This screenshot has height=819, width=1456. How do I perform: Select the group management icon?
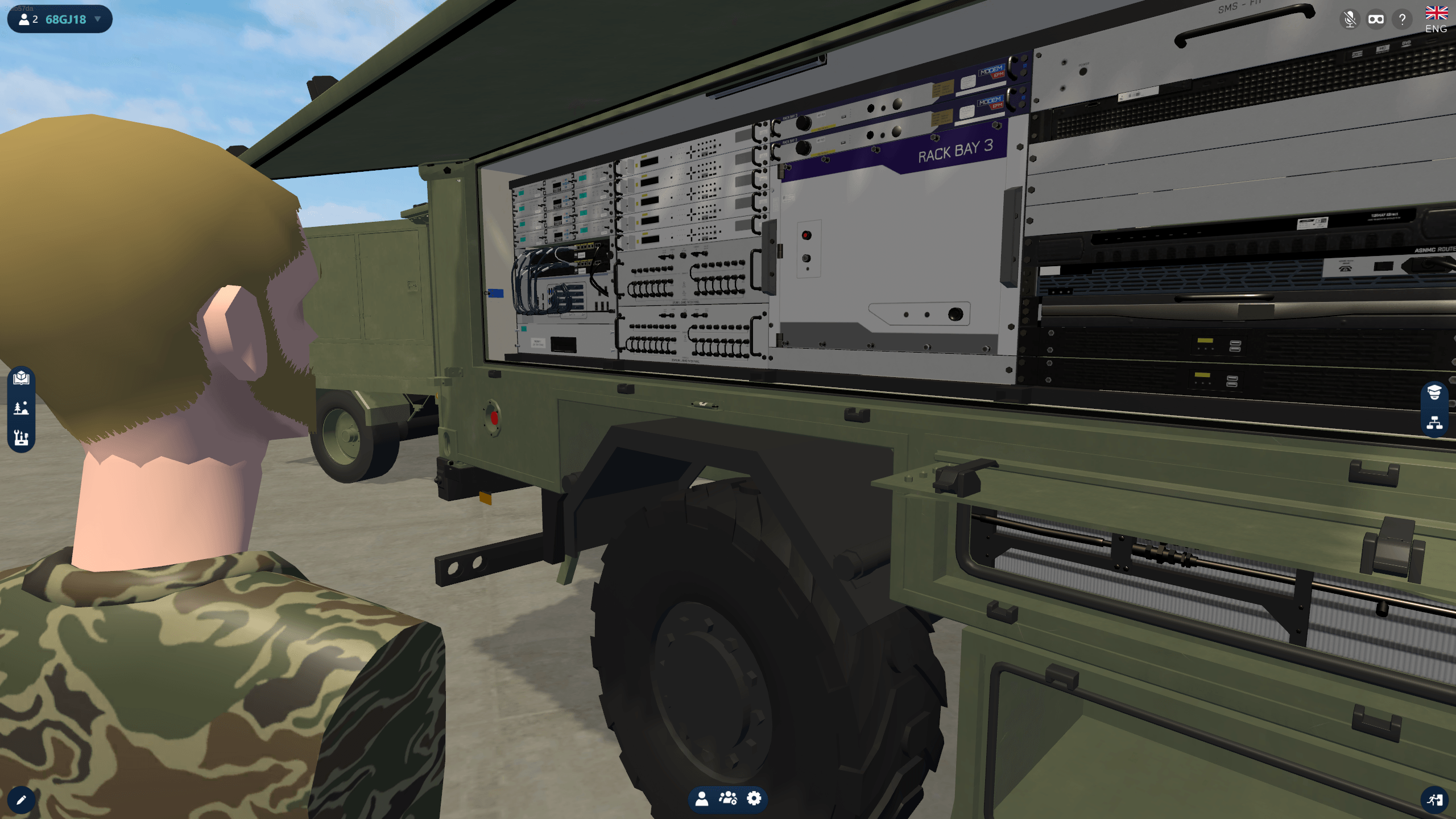click(729, 799)
